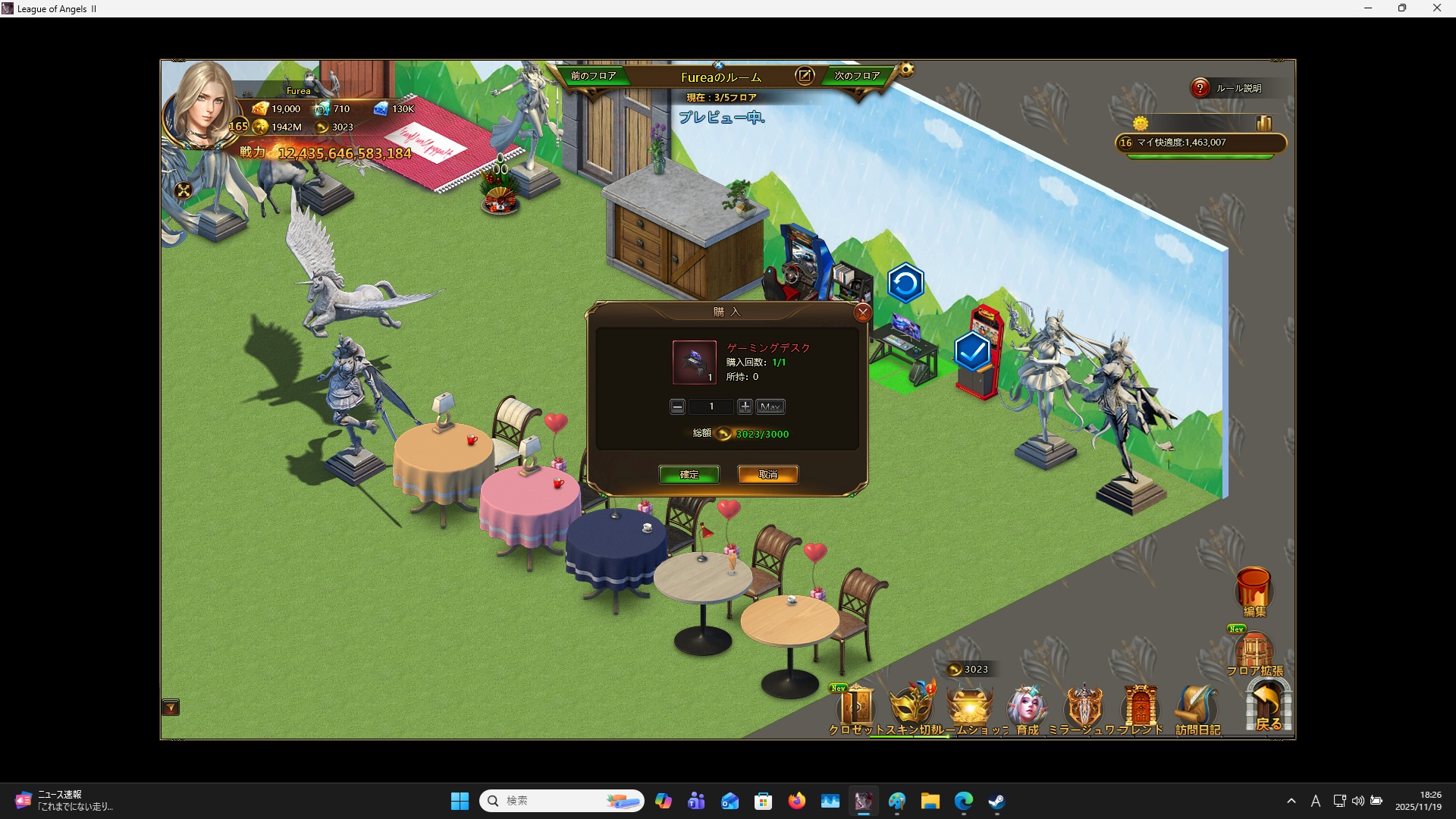This screenshot has width=1456, height=819.
Task: Click the blue rotate furniture icon
Action: tap(905, 284)
